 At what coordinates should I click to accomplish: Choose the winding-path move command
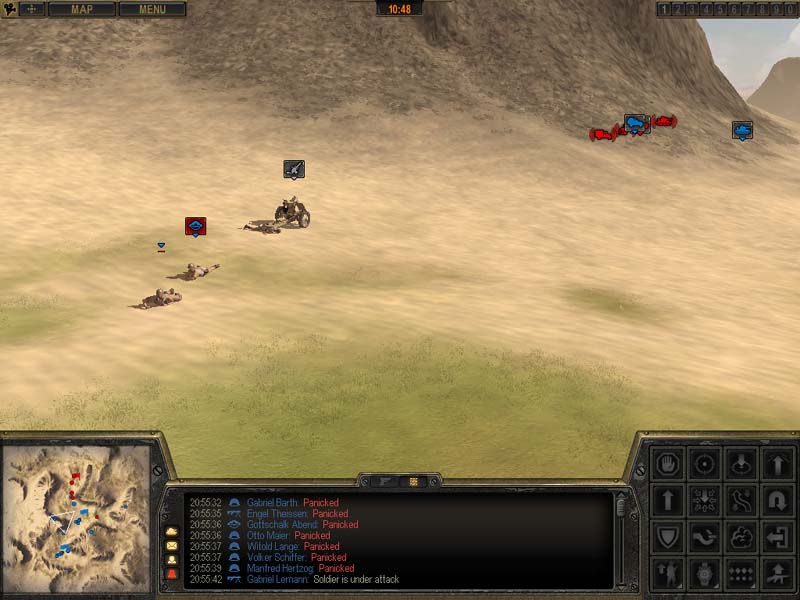coord(742,500)
